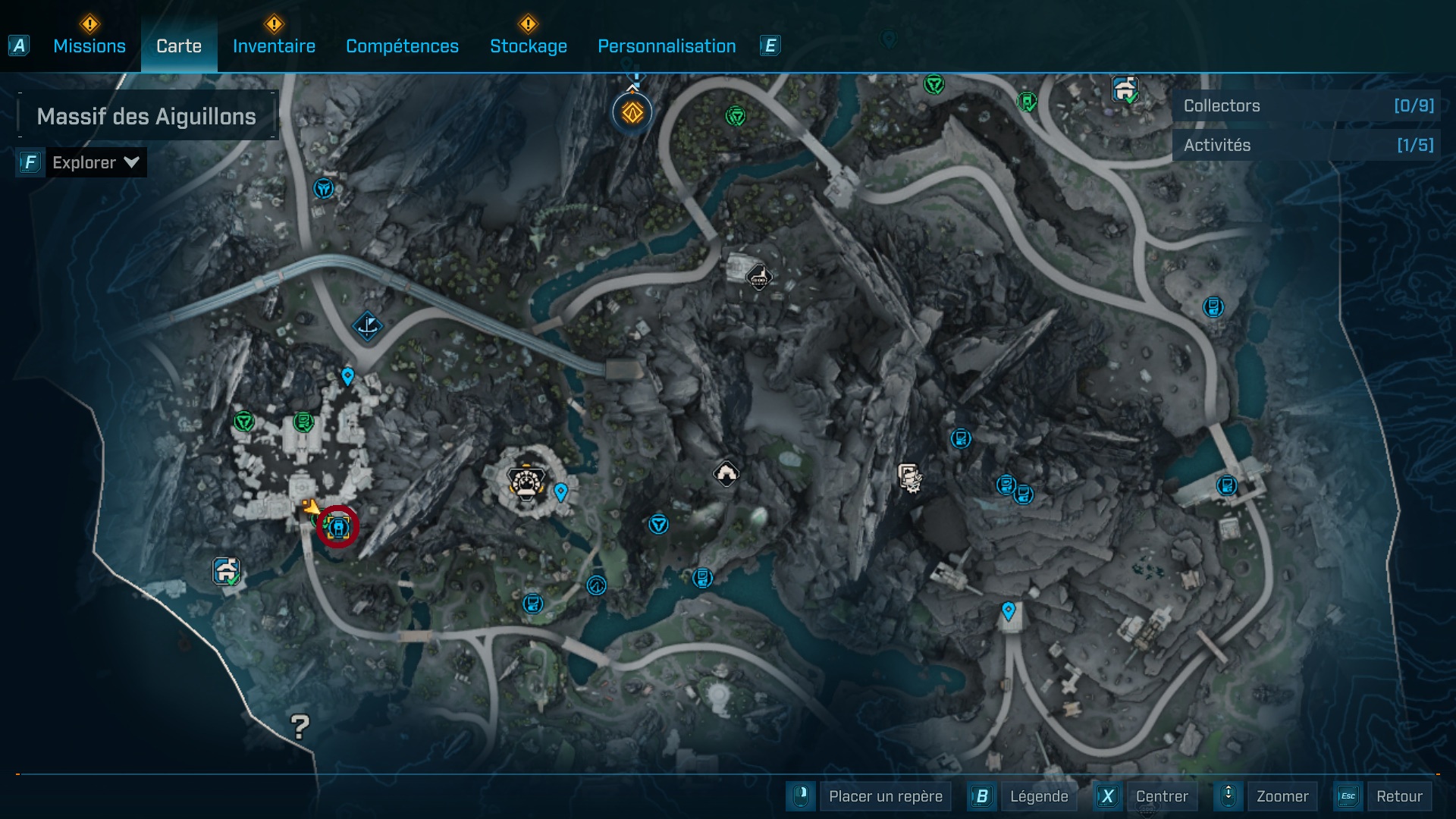Click the red-circled map marker

pos(337,526)
